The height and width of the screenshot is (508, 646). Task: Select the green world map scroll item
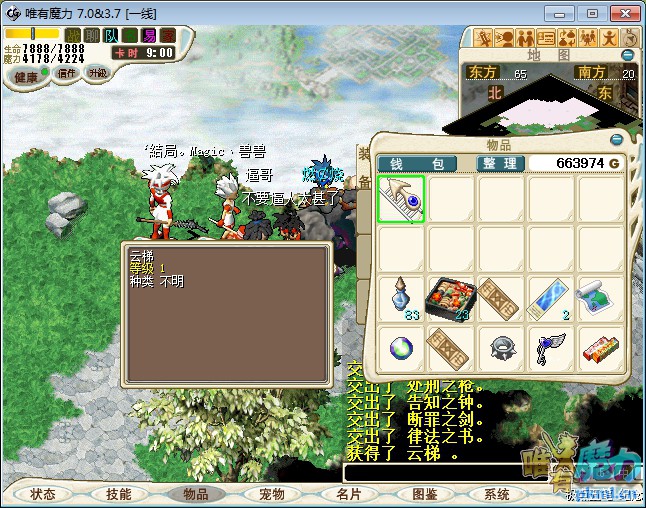[600, 299]
